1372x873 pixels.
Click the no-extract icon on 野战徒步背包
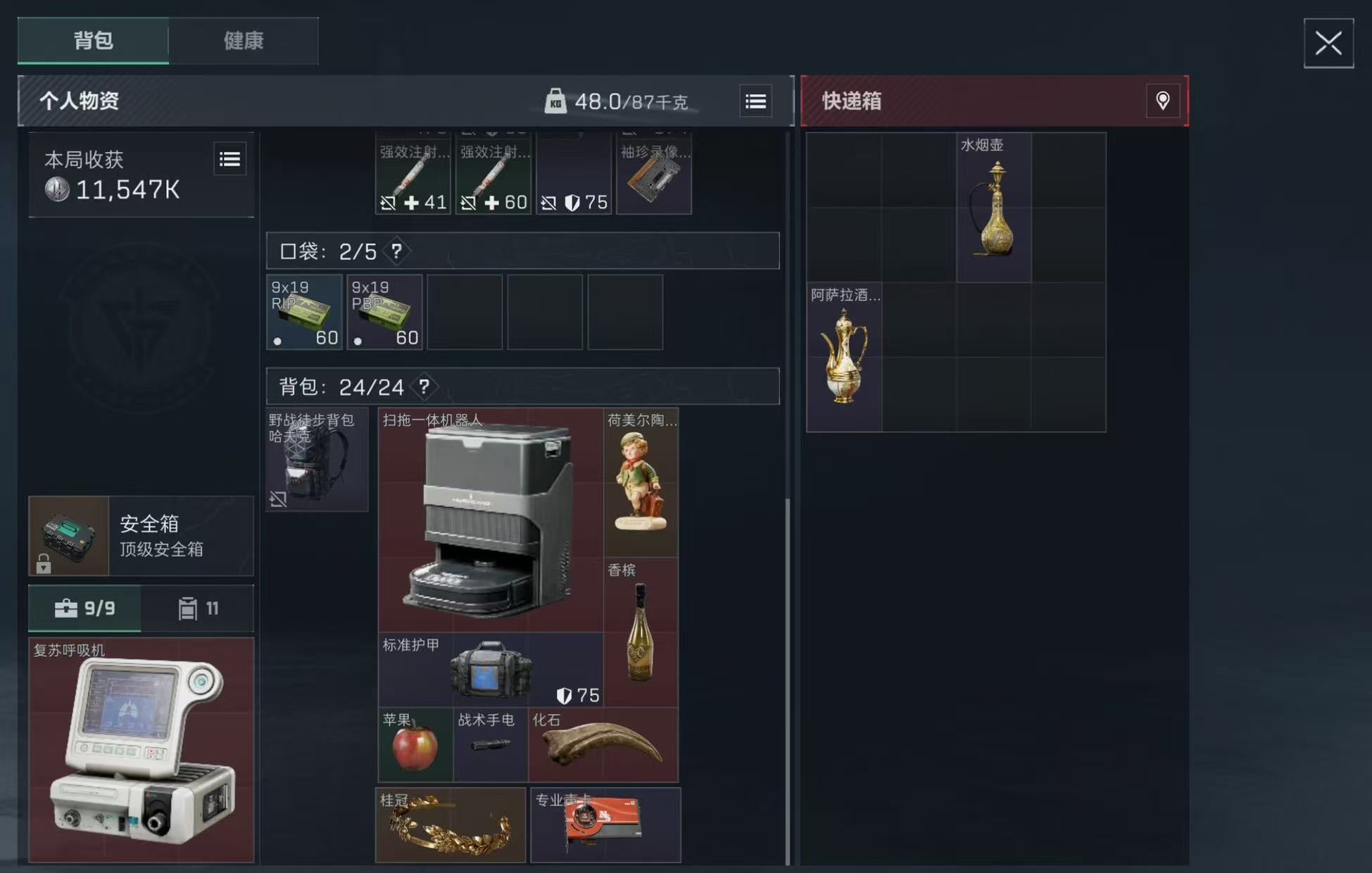pos(279,500)
